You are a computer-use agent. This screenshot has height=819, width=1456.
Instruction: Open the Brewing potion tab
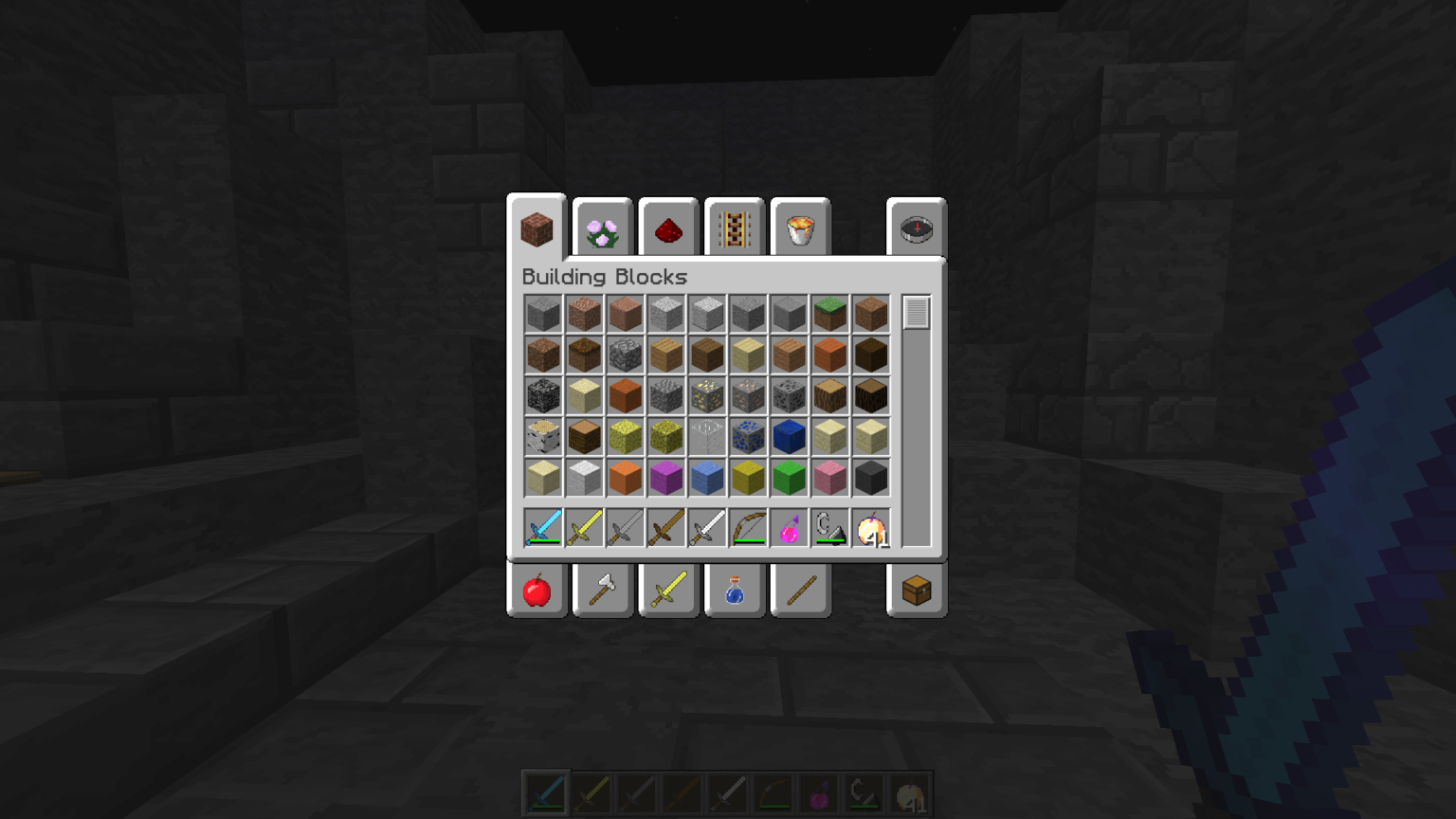(x=735, y=590)
